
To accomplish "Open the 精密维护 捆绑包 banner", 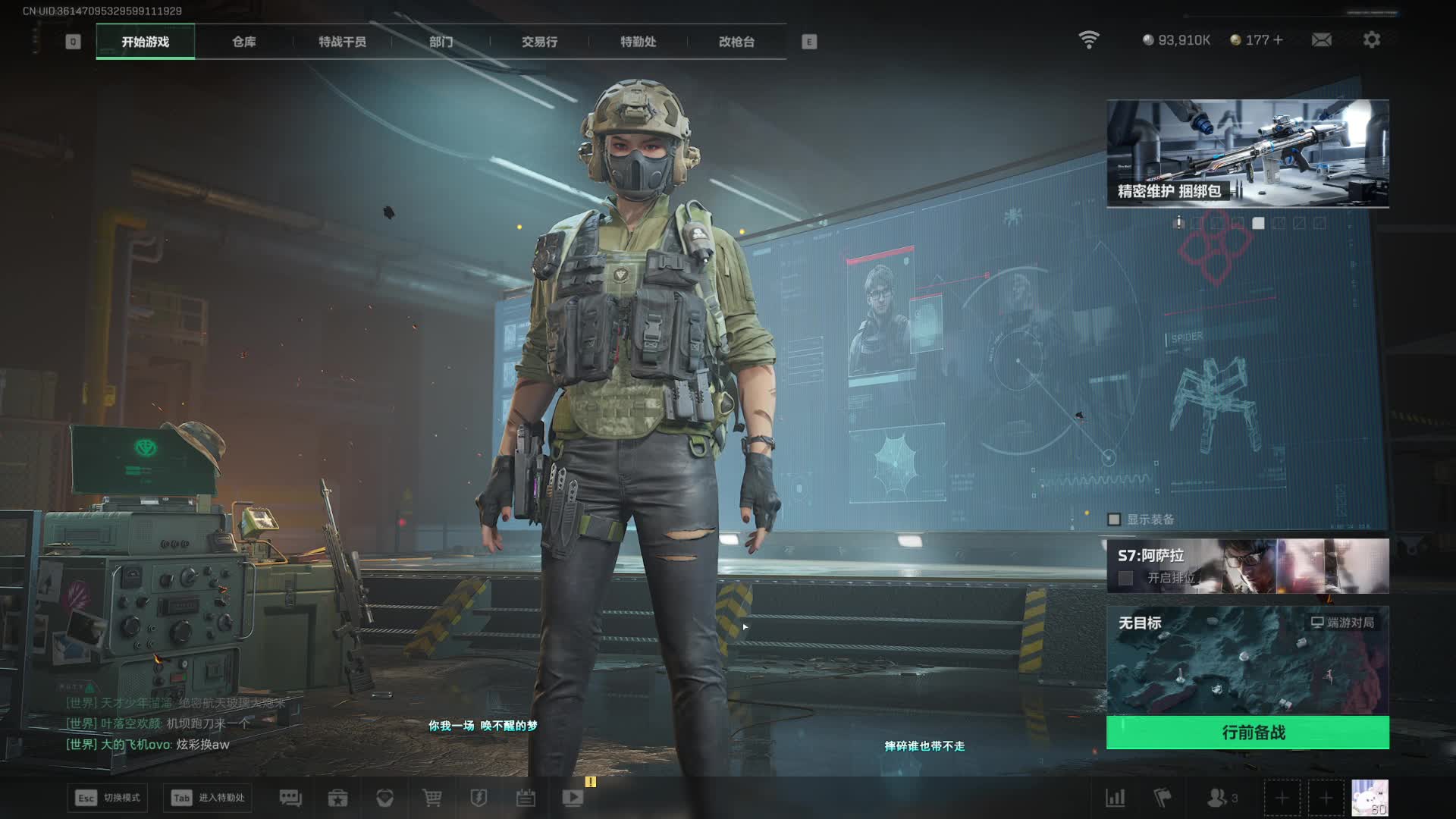I will pos(1247,153).
